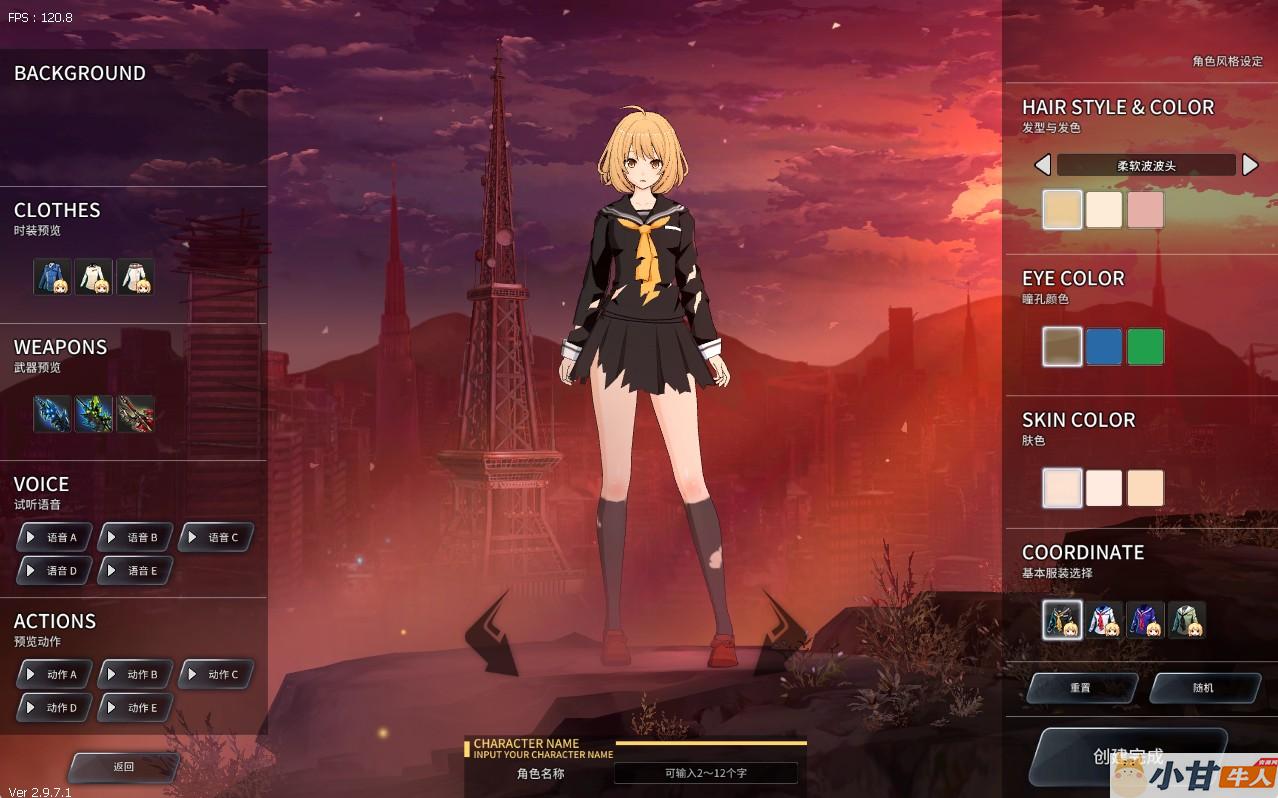Confirm character with 创建完成 button
Screen dimensions: 1278x798
1127,755
